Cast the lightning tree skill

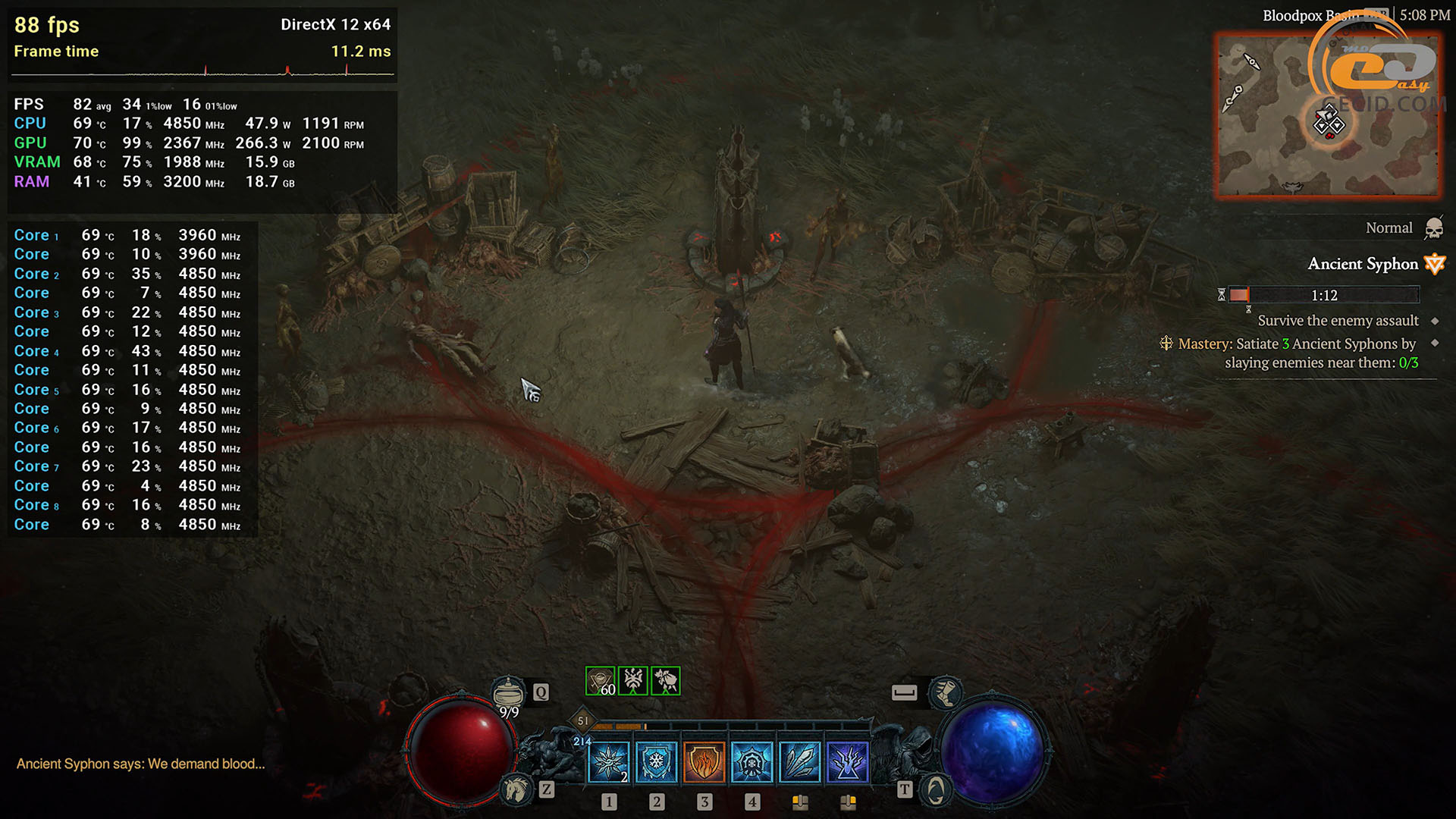tap(847, 761)
